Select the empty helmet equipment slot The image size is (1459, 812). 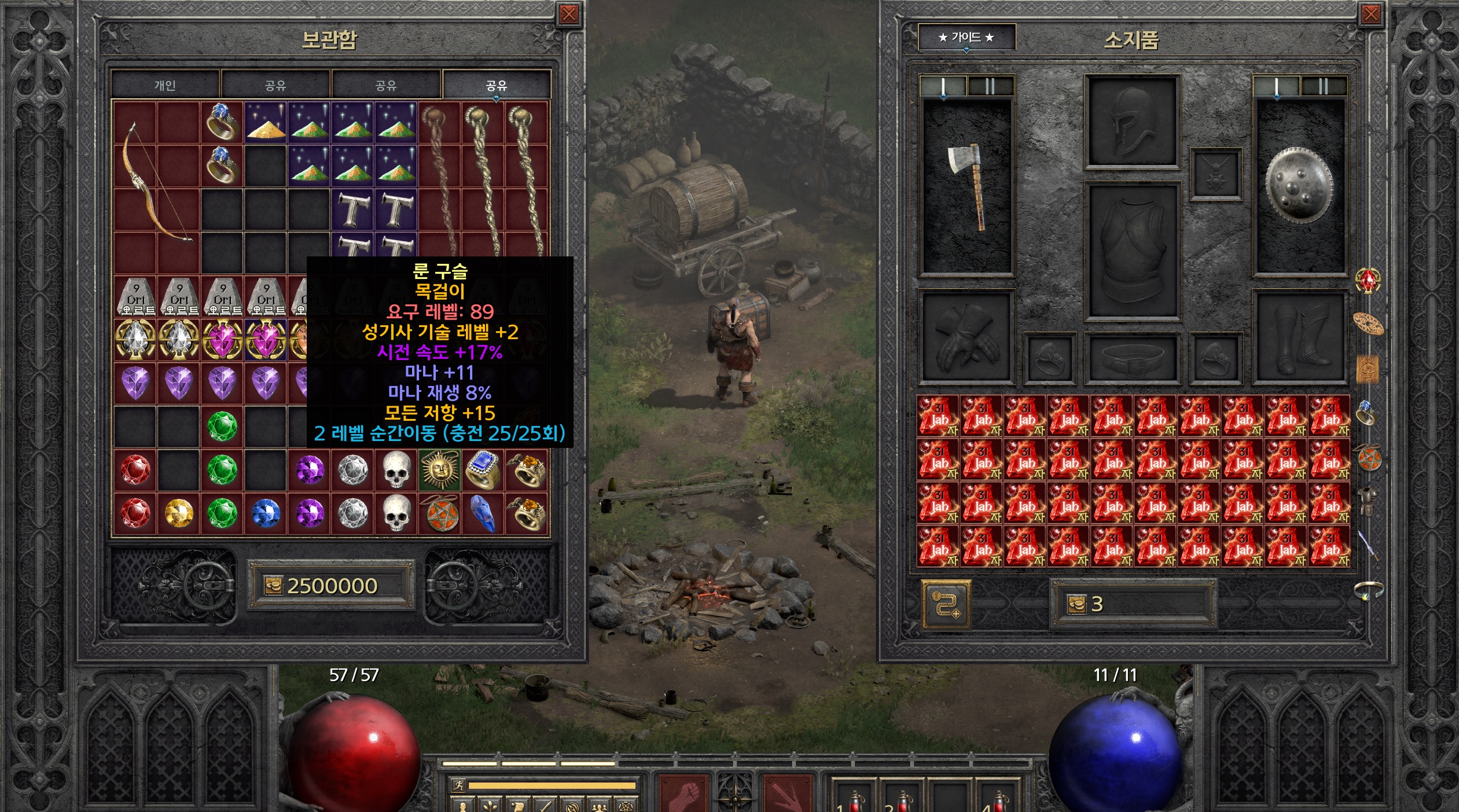click(1131, 122)
